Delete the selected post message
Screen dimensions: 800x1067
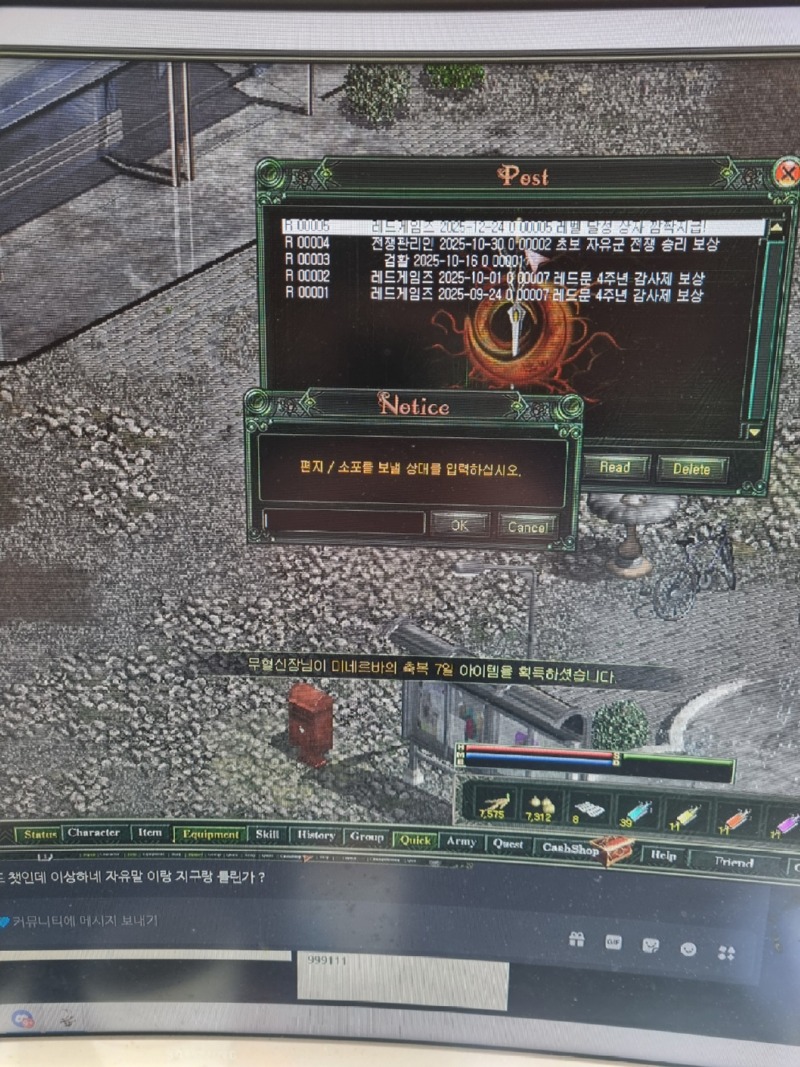[691, 468]
